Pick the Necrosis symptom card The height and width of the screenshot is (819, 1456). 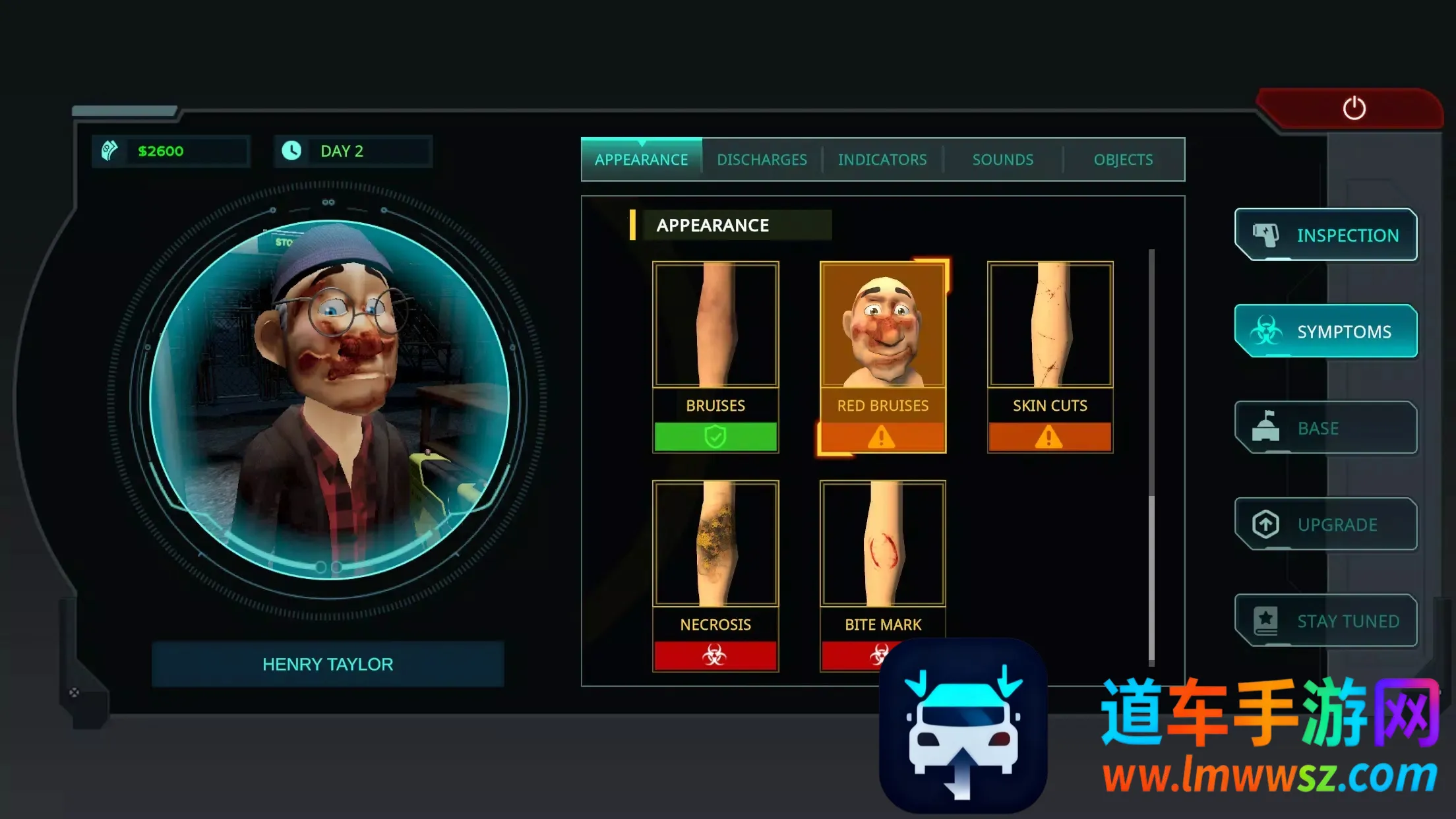(715, 575)
